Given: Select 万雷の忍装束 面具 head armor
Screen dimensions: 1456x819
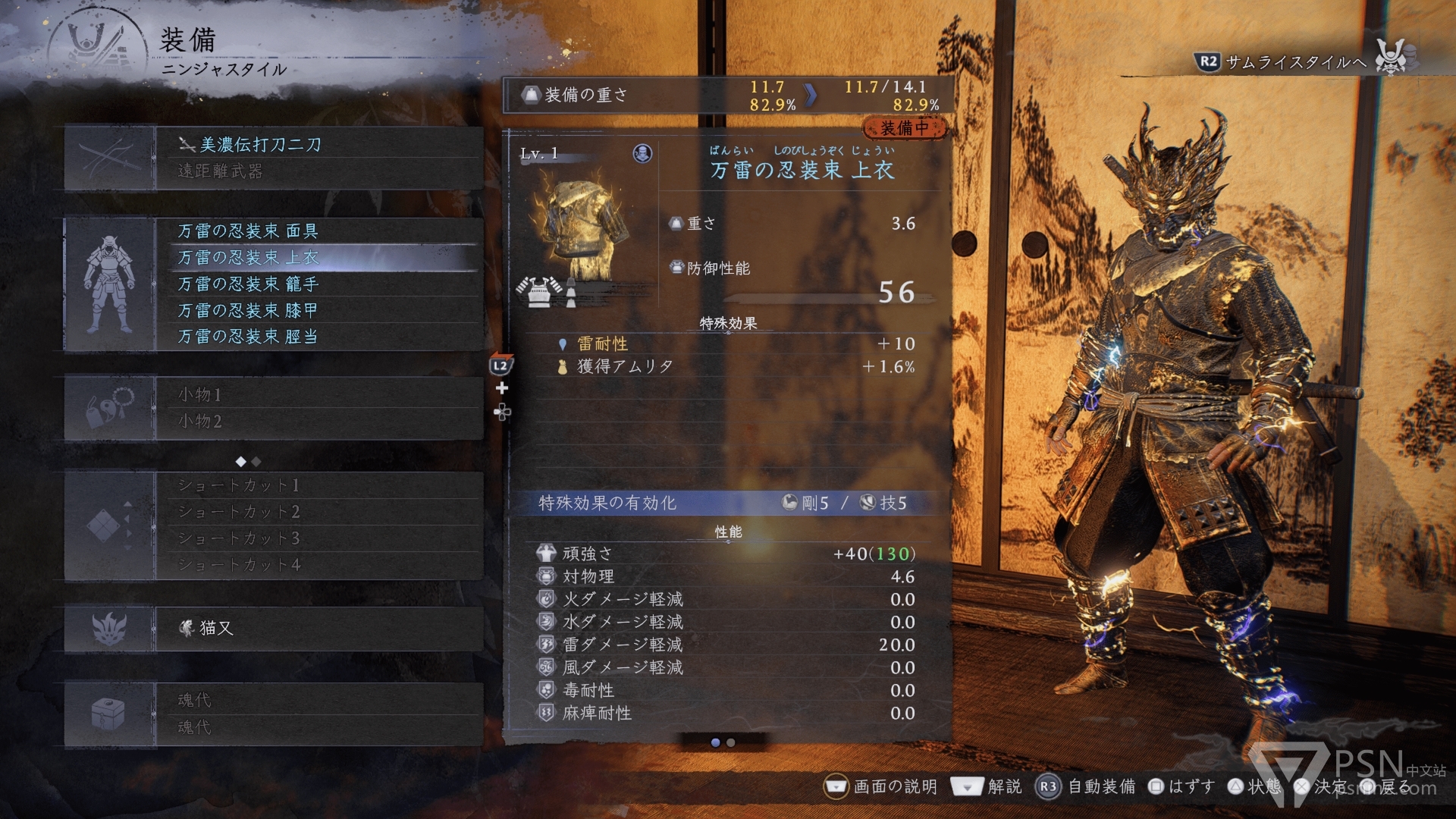Looking at the screenshot, I should pos(318,231).
